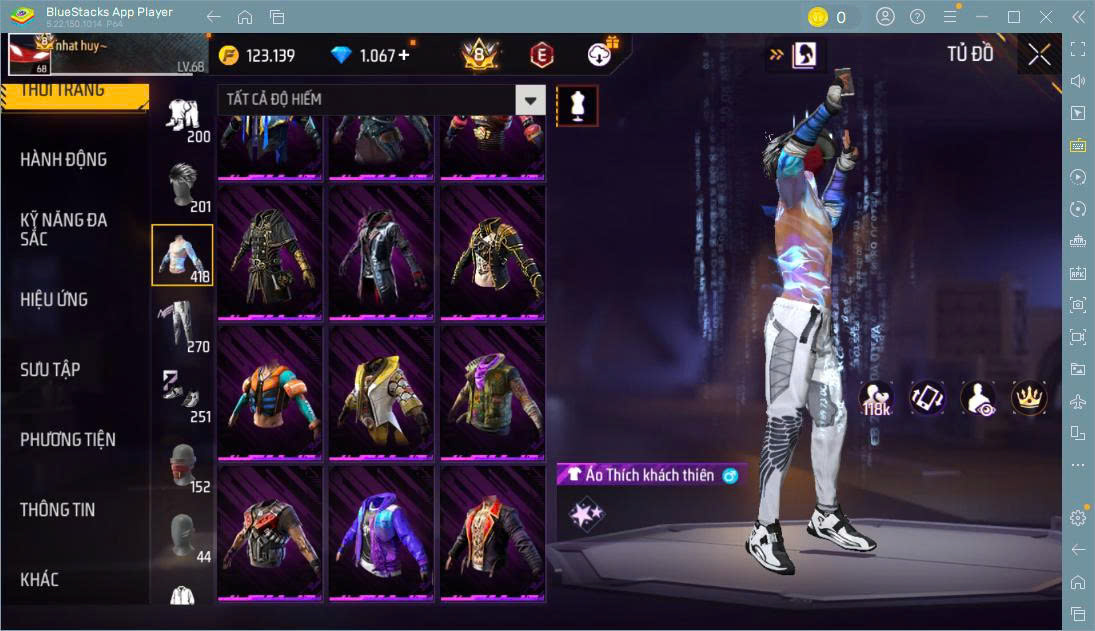
Task: Open the HÀNH ĐỘNG category
Action: (x=64, y=160)
